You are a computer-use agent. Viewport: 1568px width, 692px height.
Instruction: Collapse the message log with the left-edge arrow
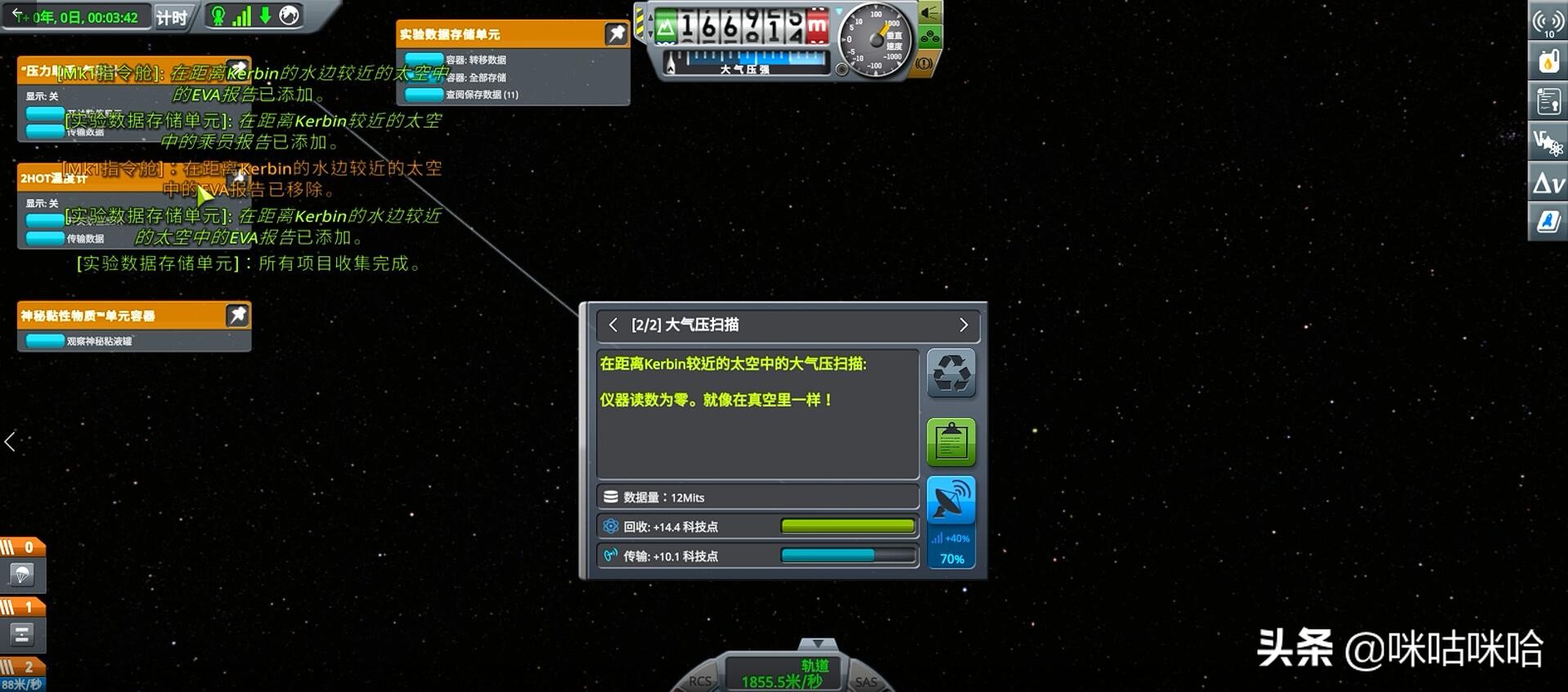pos(9,442)
